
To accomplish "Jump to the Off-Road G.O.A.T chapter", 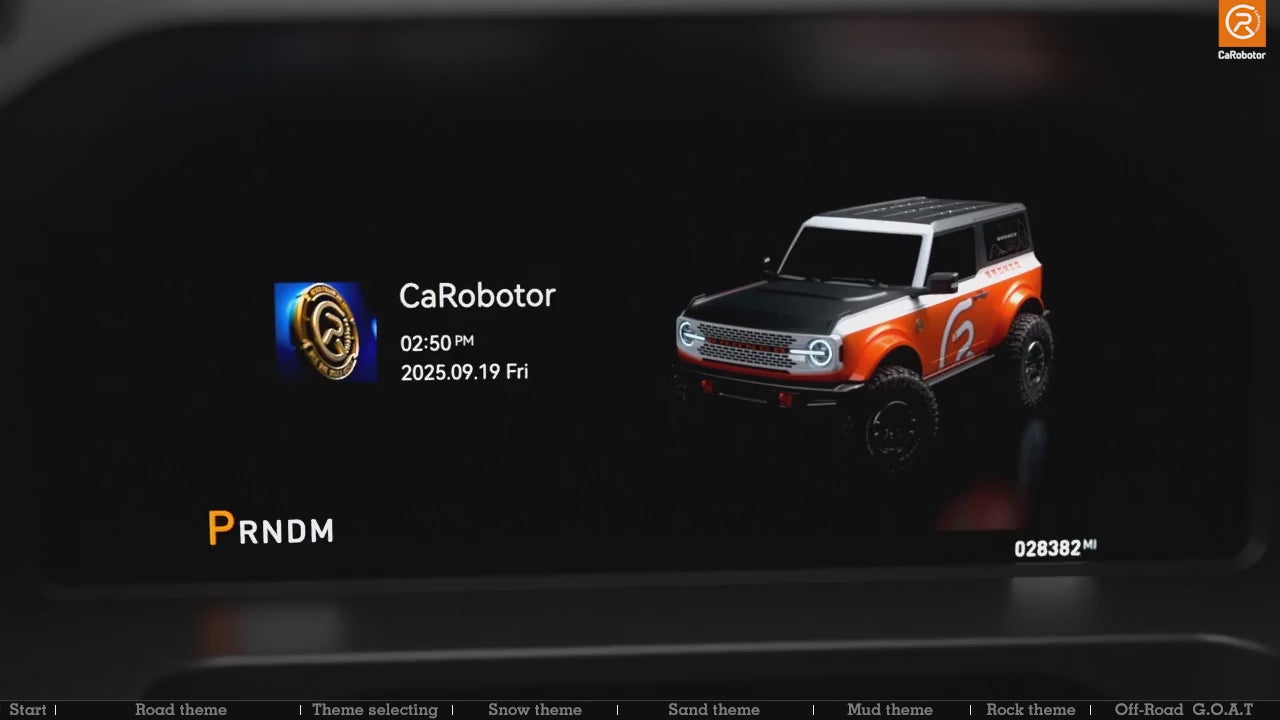I will (1183, 710).
